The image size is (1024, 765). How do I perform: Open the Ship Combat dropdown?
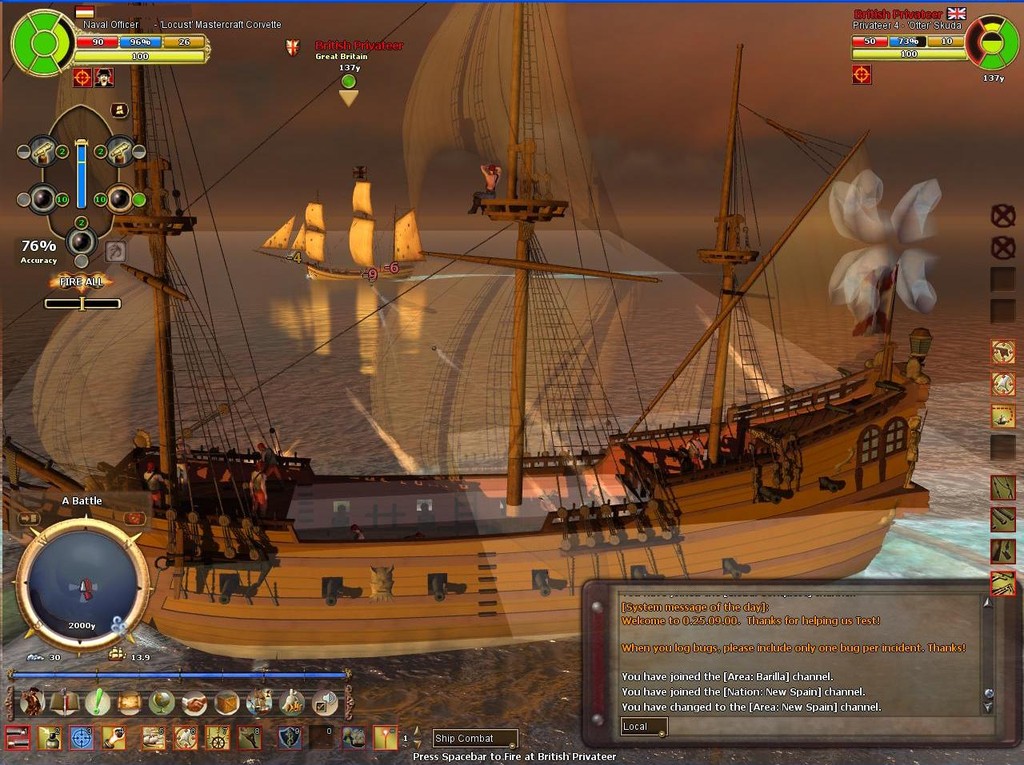(x=475, y=739)
